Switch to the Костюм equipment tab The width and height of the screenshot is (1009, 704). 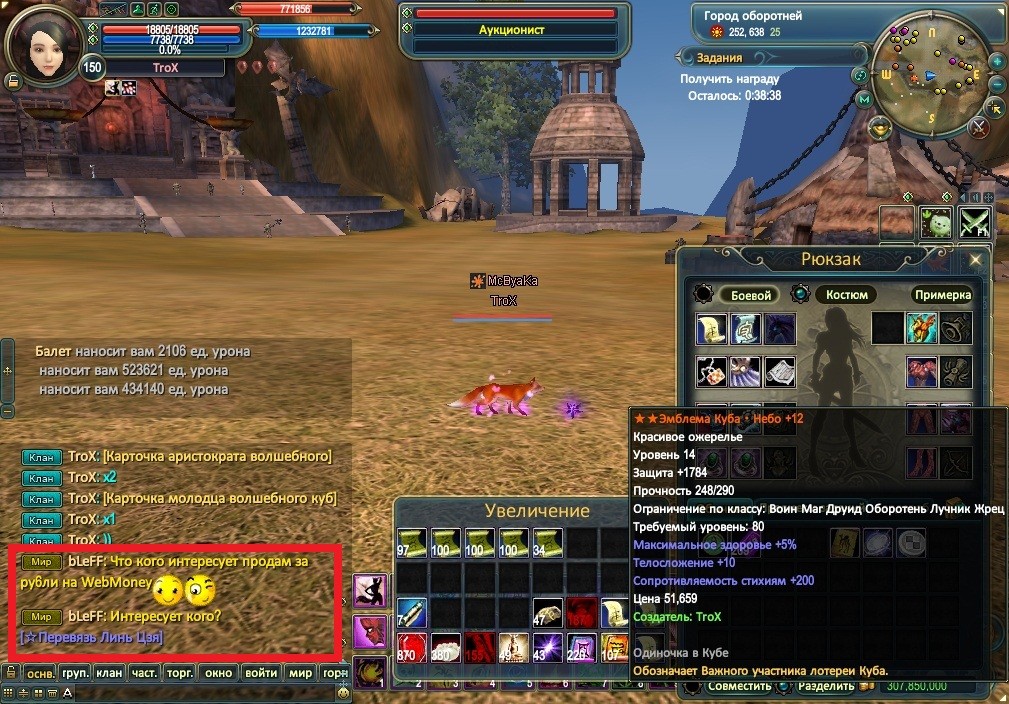tap(847, 295)
